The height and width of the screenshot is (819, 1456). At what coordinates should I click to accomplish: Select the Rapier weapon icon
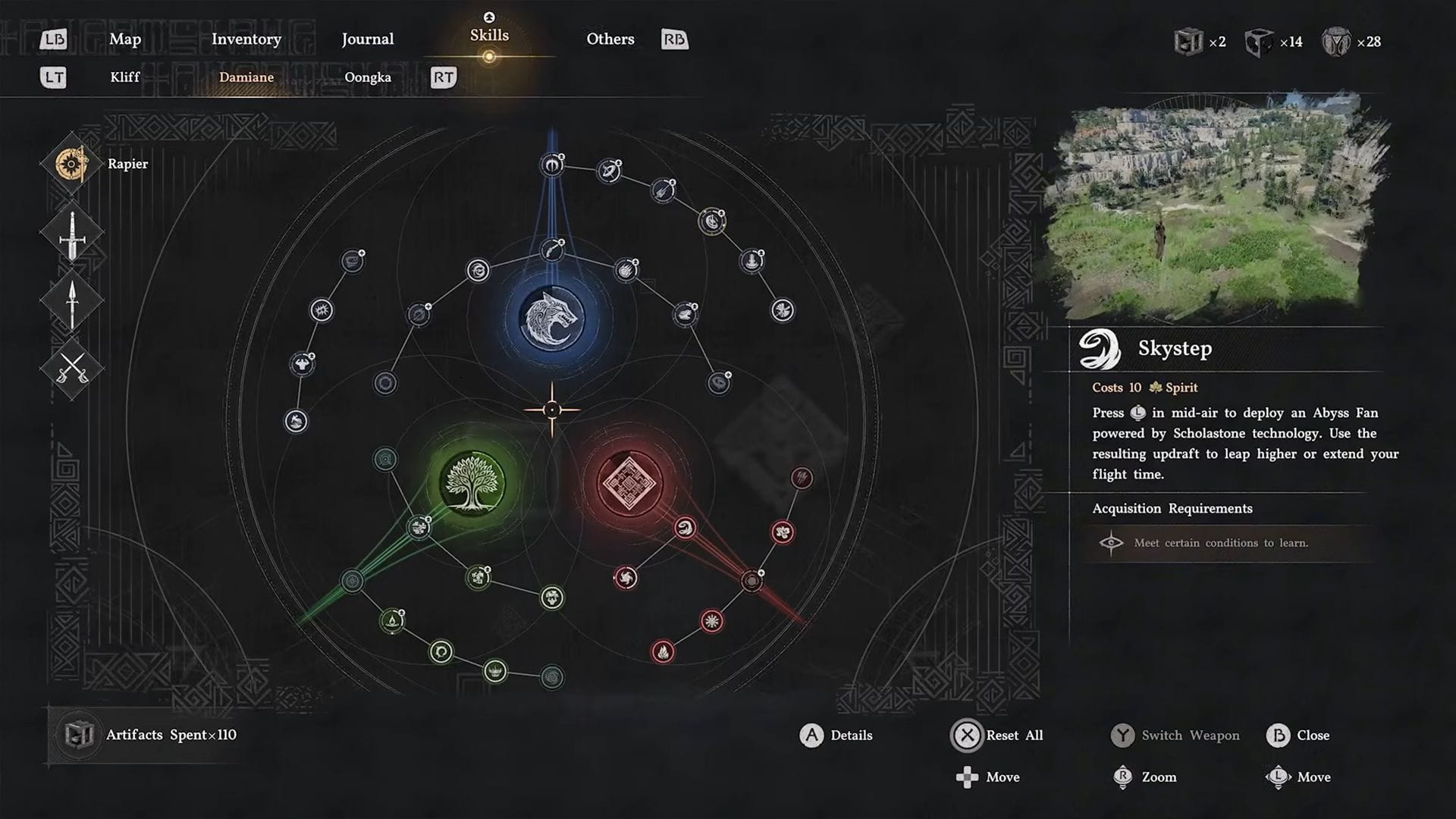pos(71,163)
